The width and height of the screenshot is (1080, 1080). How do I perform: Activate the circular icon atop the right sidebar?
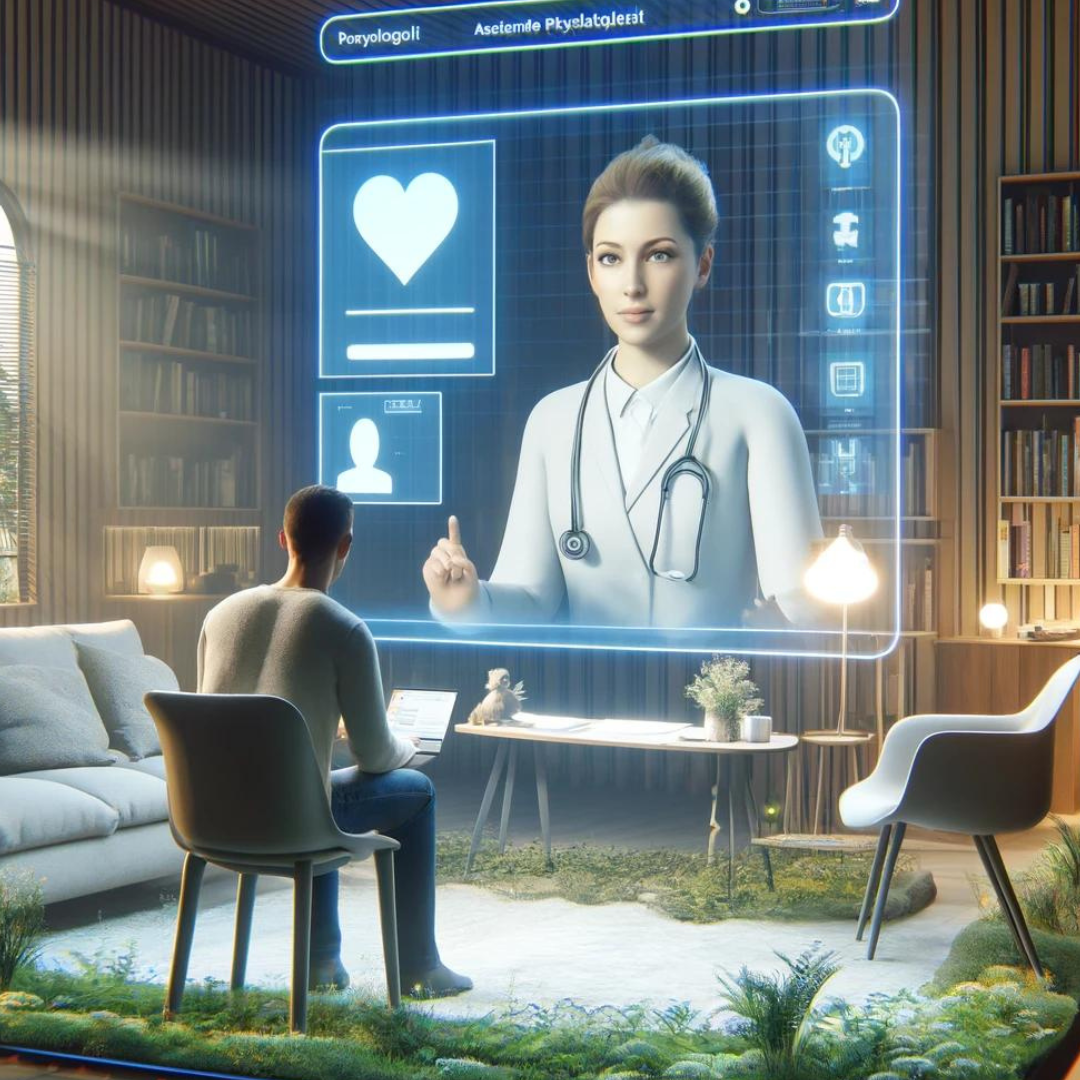[x=845, y=146]
